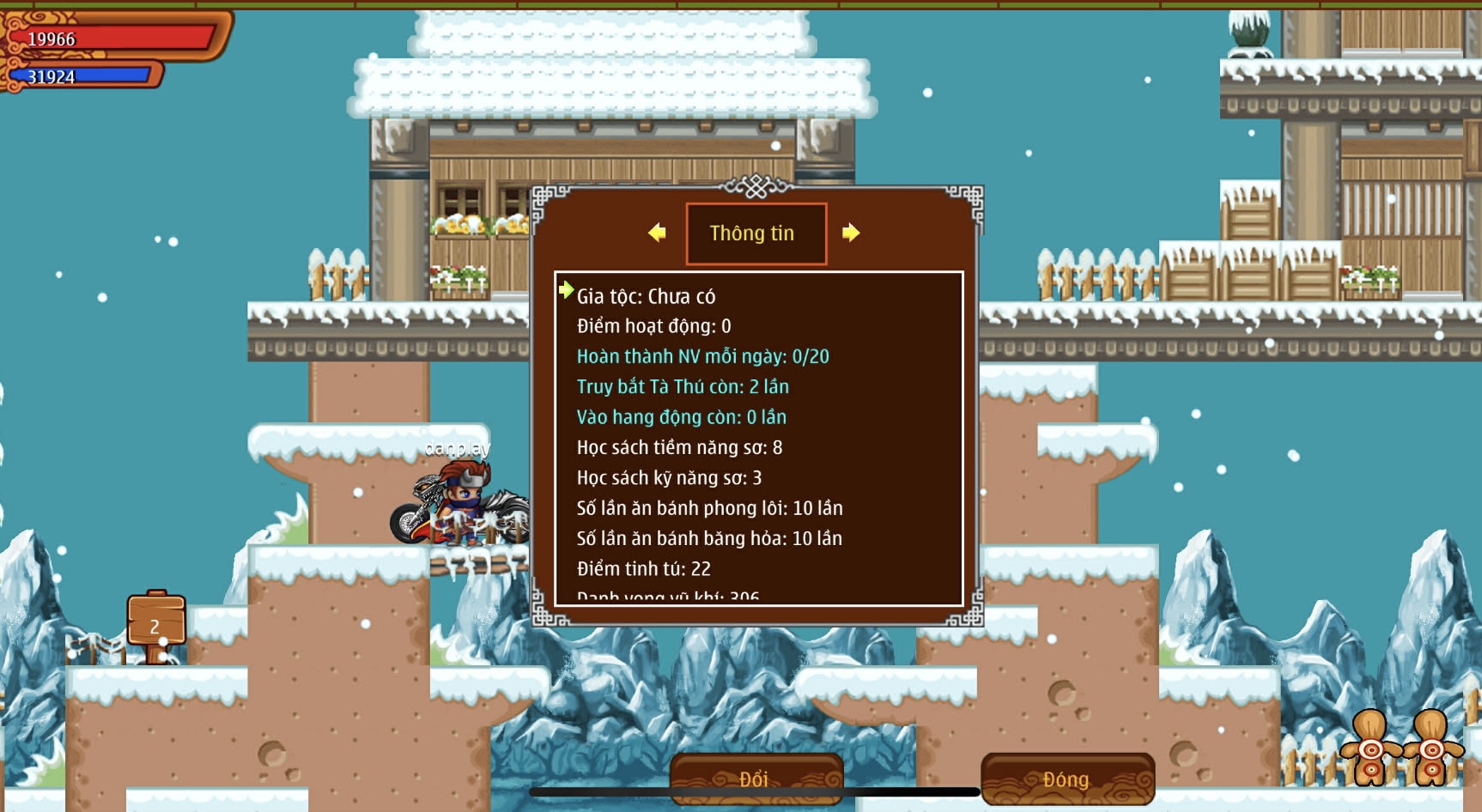The image size is (1482, 812).
Task: Pick the Truy bắt Tà Thú row
Action: click(x=683, y=387)
